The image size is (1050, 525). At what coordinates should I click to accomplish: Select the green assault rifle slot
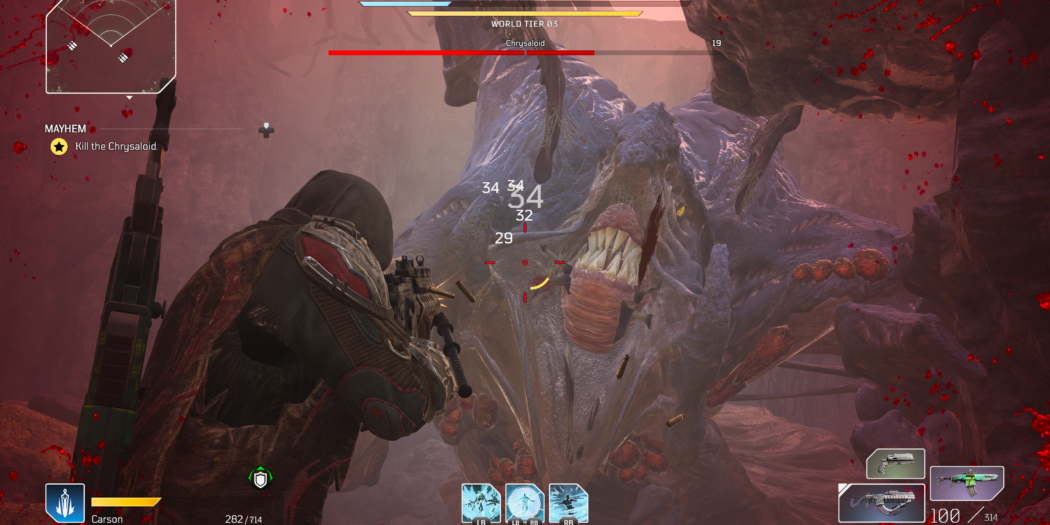point(966,484)
